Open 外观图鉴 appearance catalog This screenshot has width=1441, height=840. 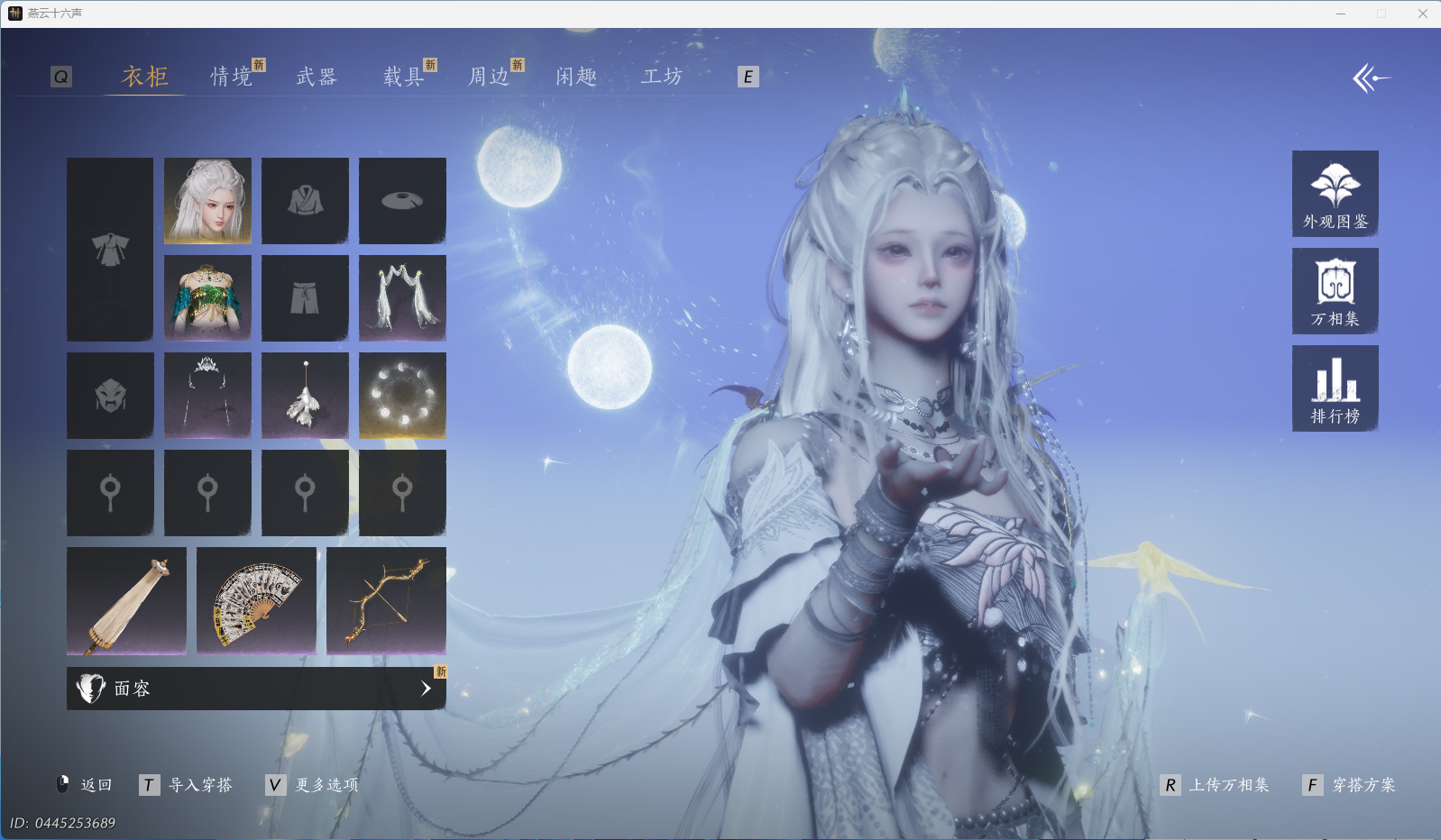1335,194
